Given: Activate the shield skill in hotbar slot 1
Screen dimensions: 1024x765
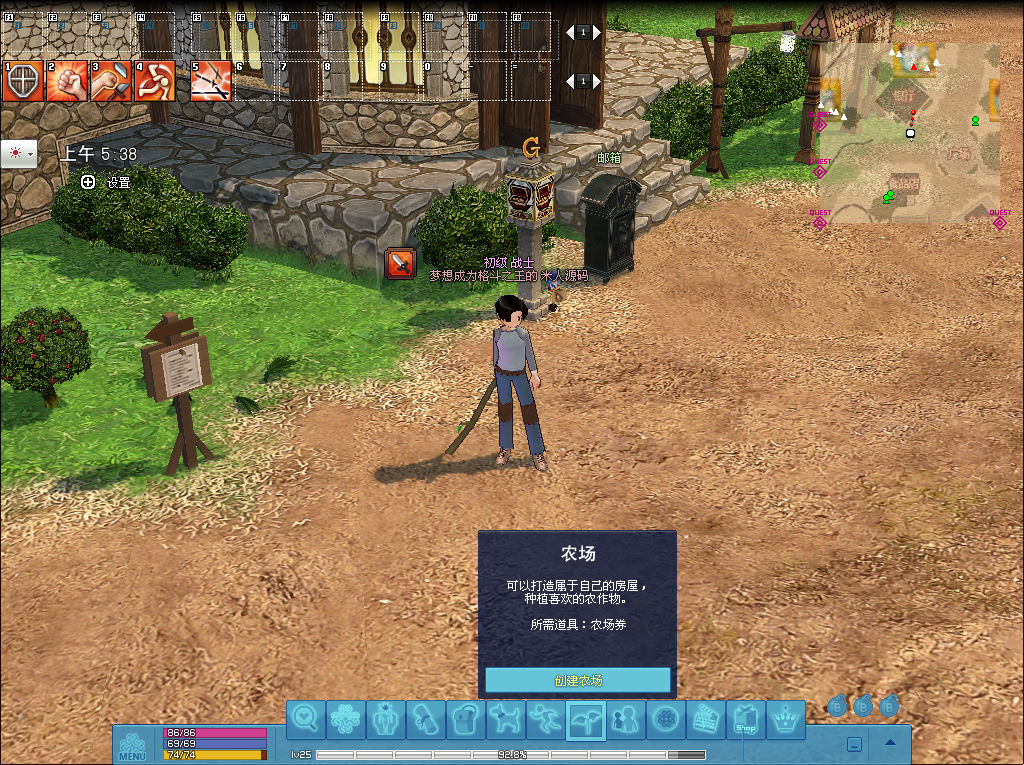Looking at the screenshot, I should [x=23, y=81].
